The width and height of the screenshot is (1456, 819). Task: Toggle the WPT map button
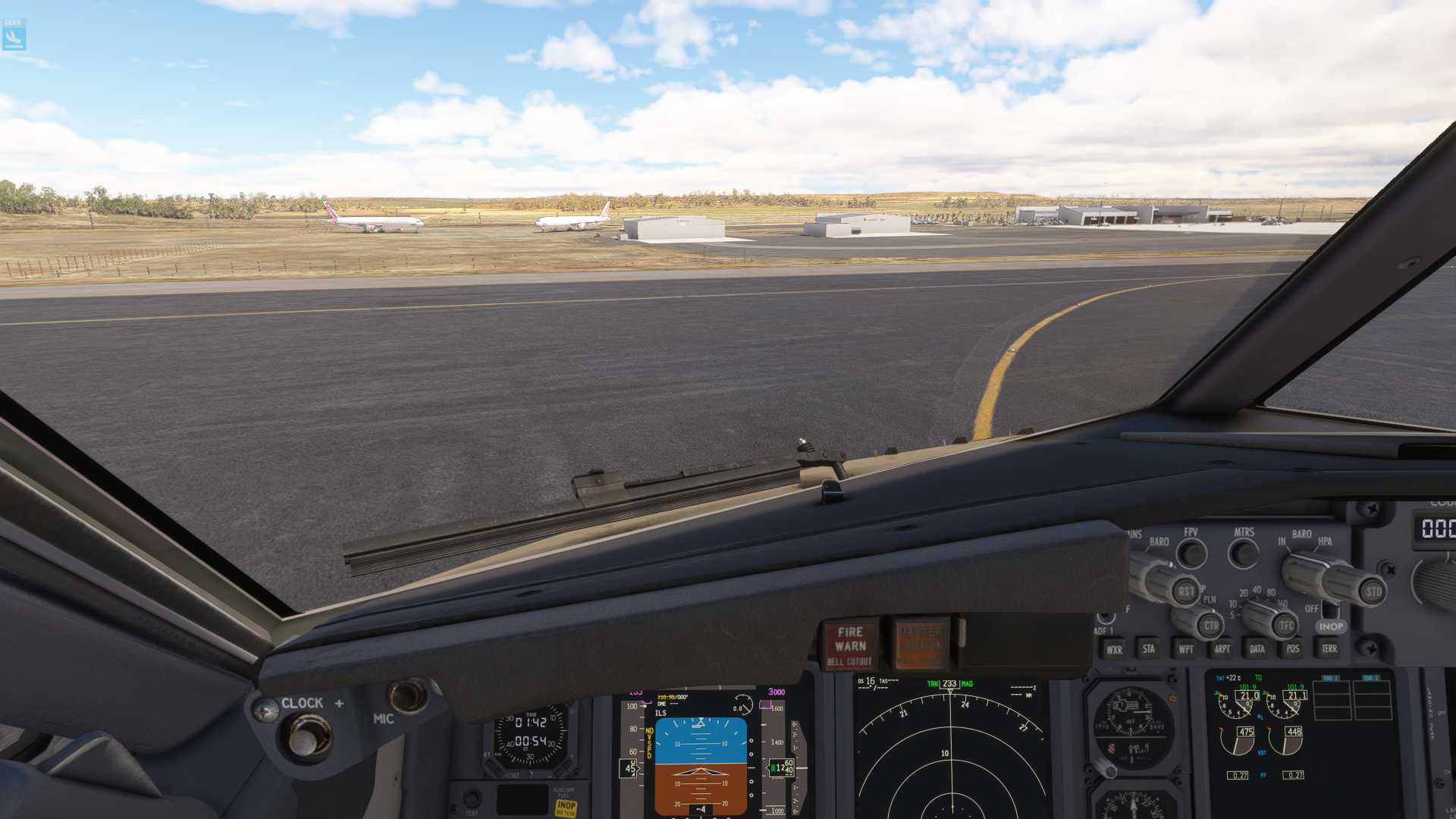[1186, 649]
